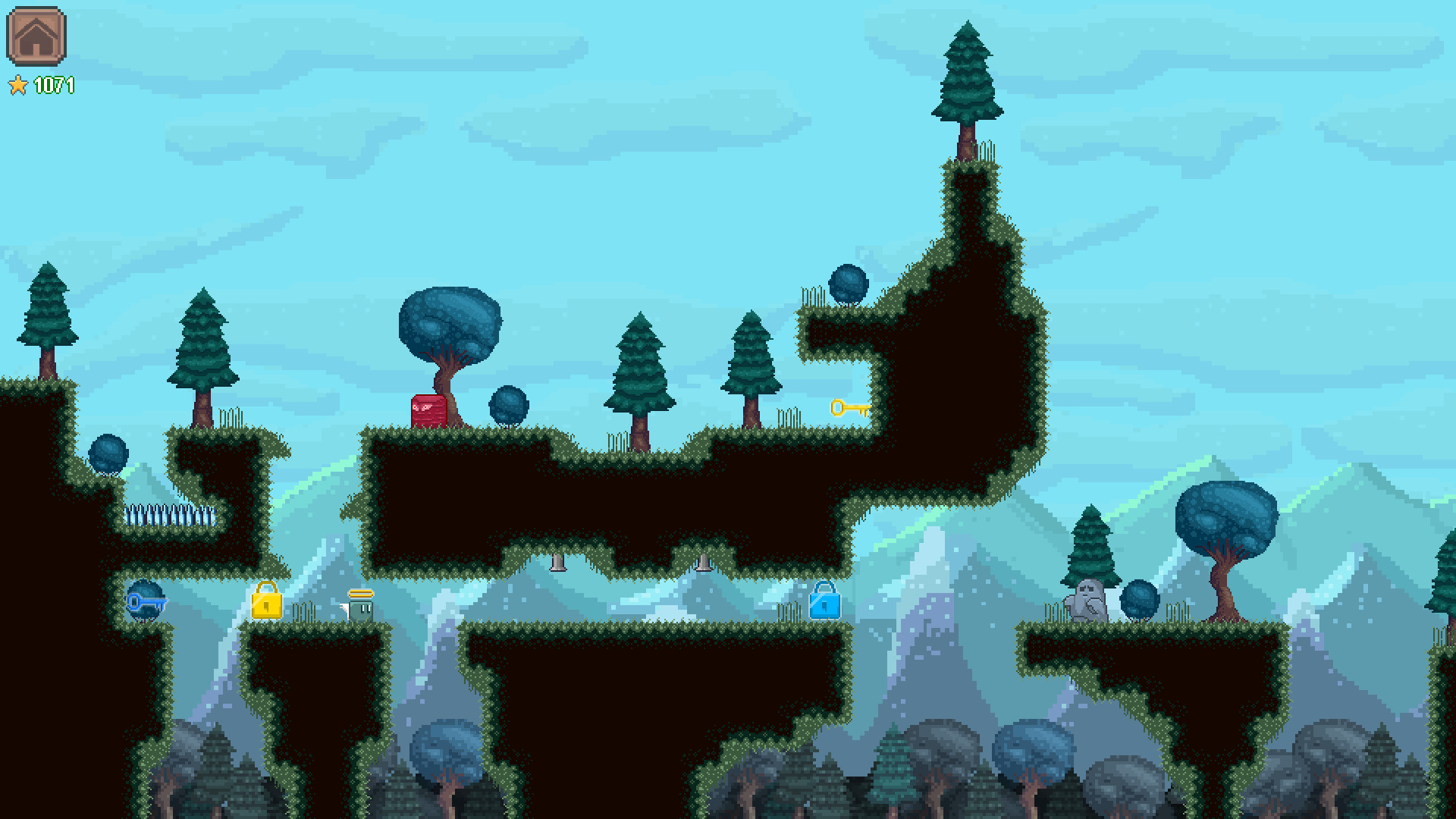Click the gold star icon next to the score
The image size is (1456, 819).
pyautogui.click(x=20, y=85)
